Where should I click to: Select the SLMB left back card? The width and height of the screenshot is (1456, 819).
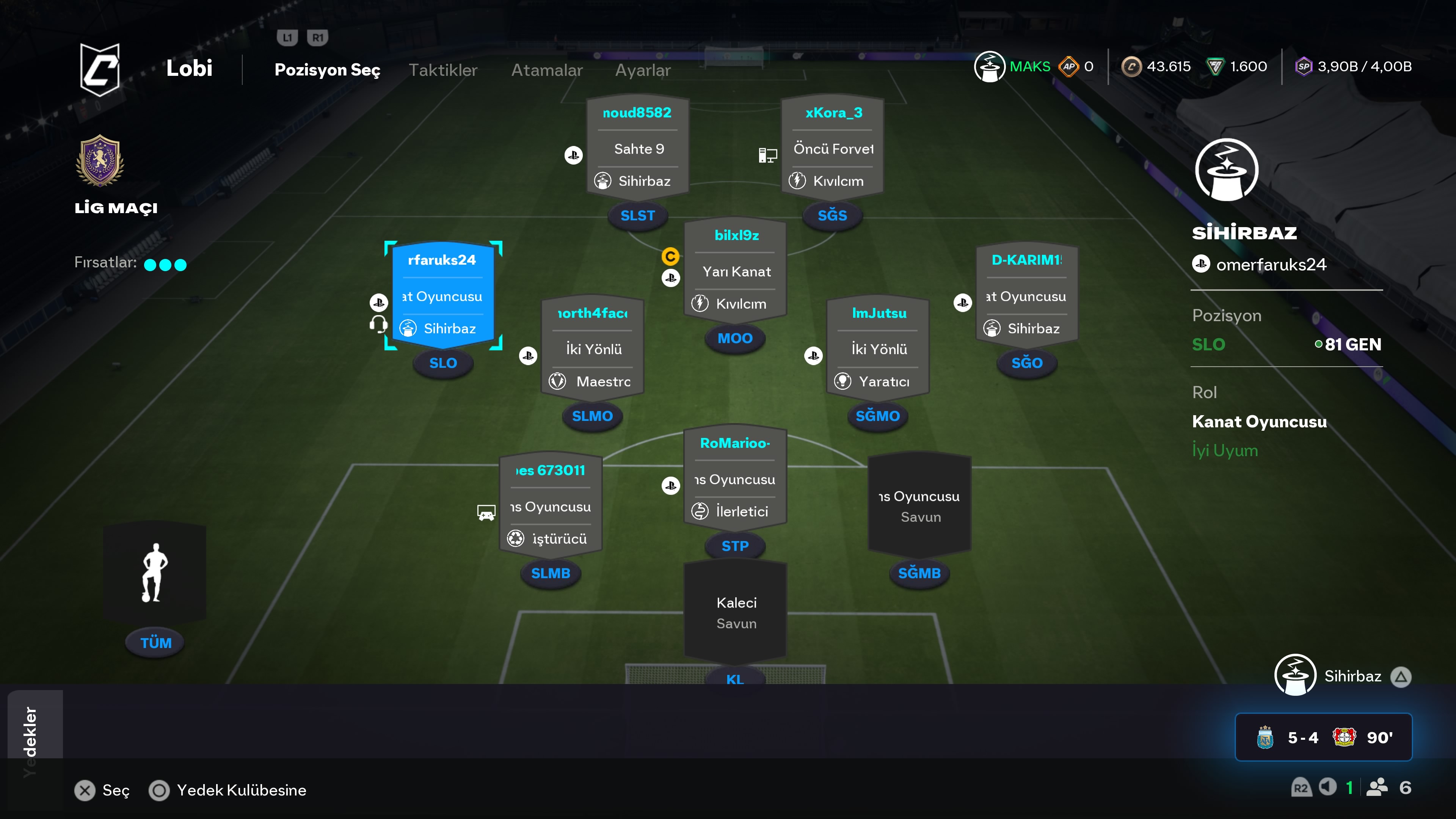(551, 505)
